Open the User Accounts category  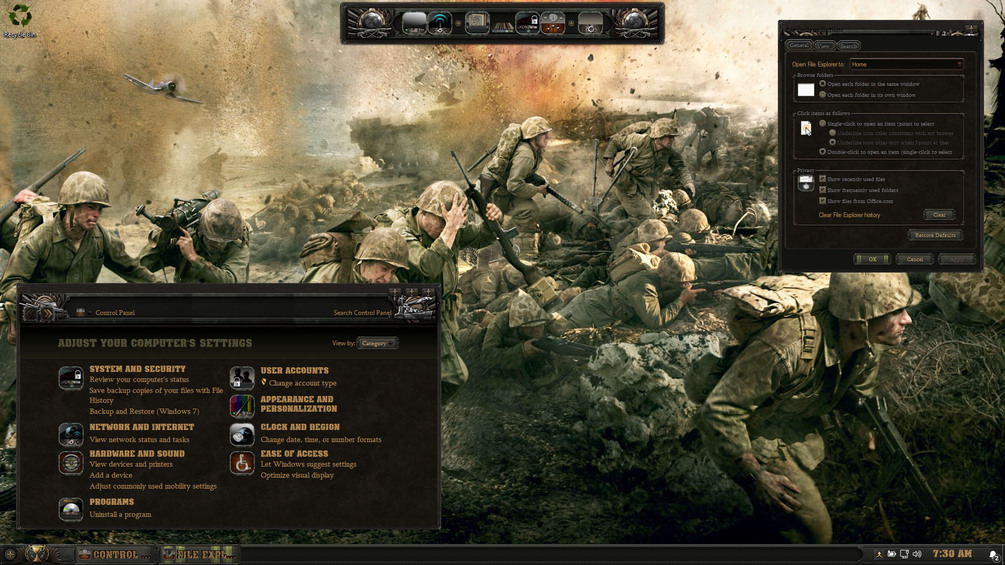[294, 370]
